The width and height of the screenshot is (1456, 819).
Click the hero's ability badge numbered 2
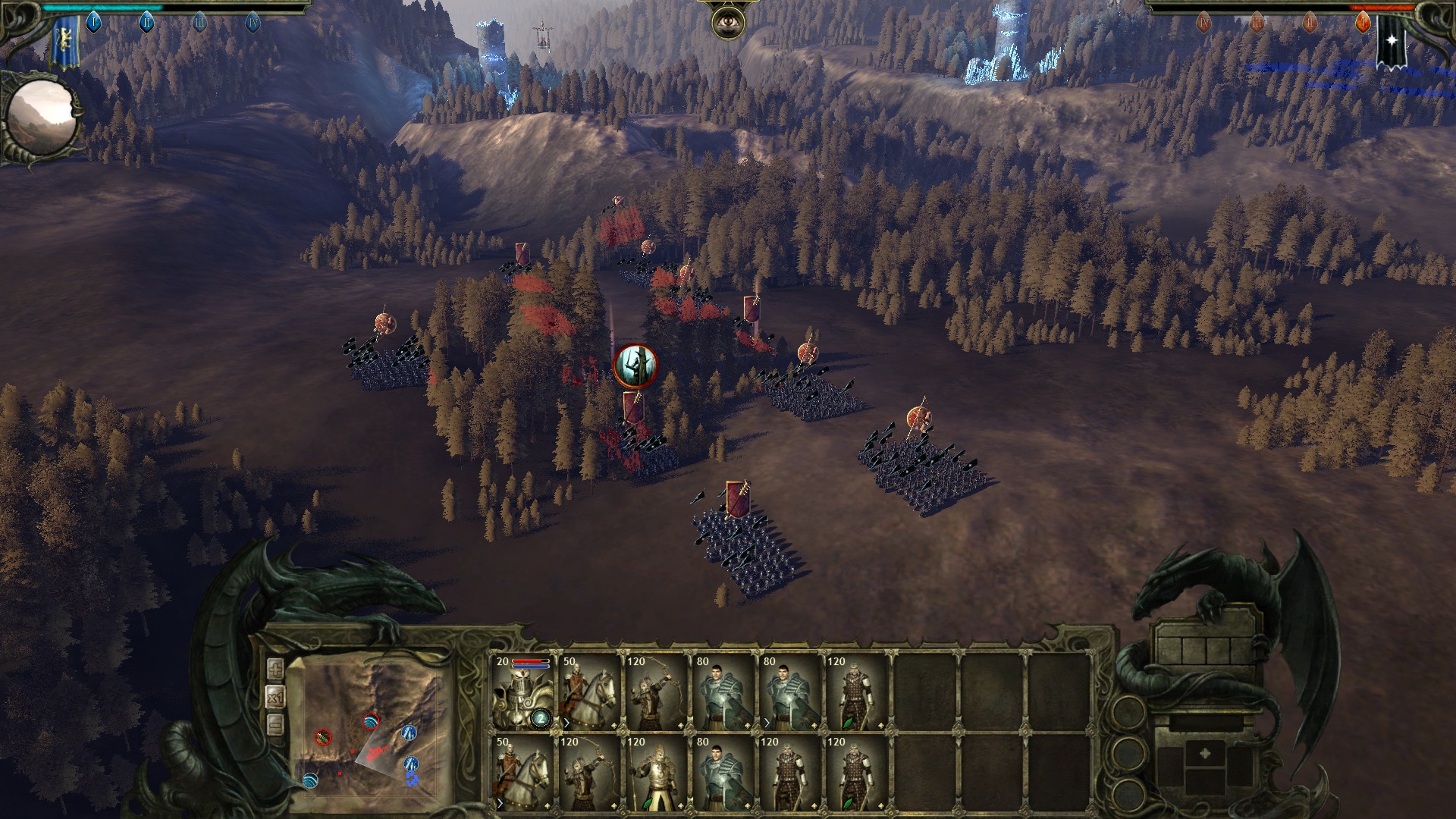pyautogui.click(x=541, y=717)
